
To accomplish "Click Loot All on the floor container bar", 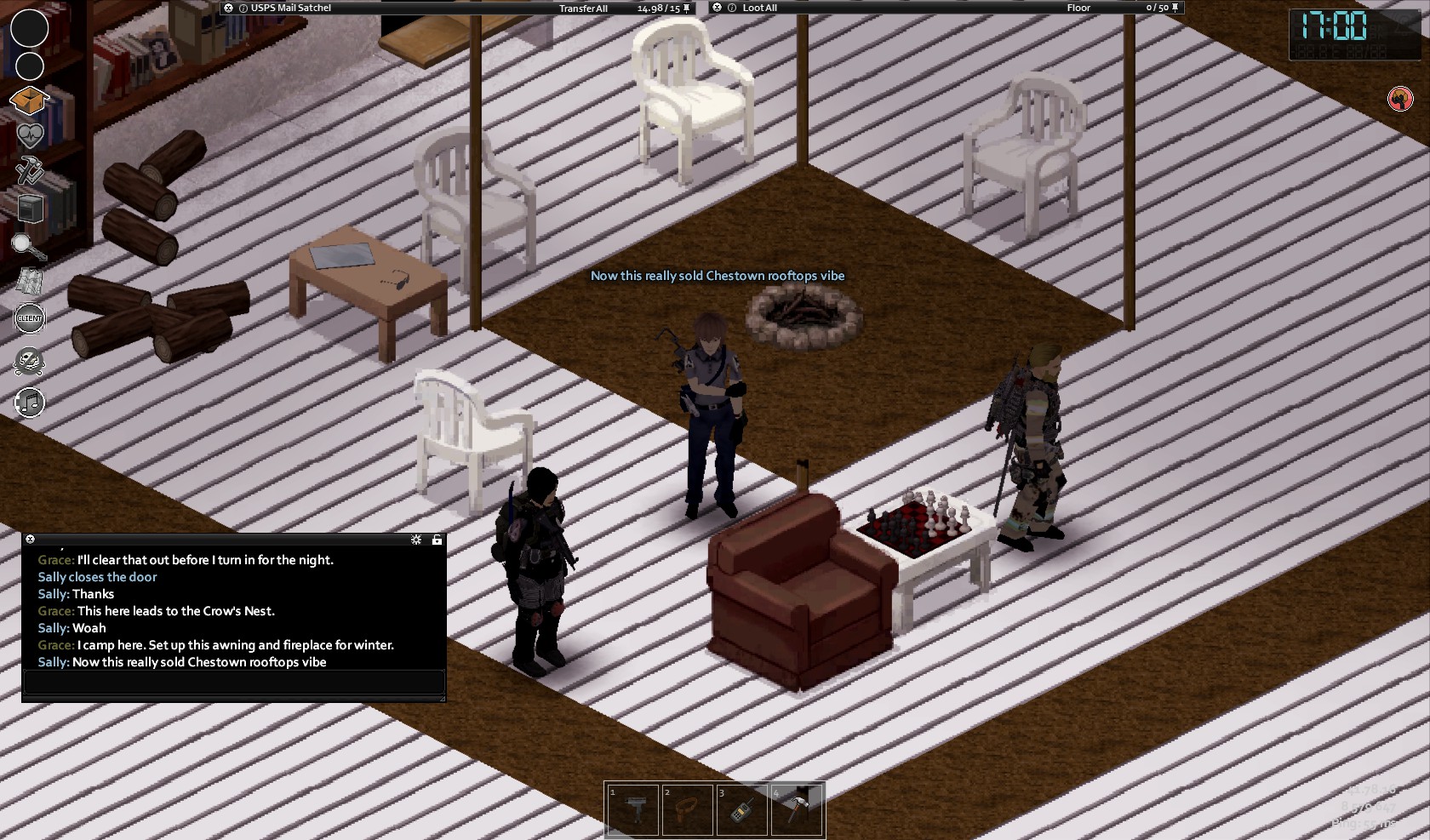I will click(759, 9).
